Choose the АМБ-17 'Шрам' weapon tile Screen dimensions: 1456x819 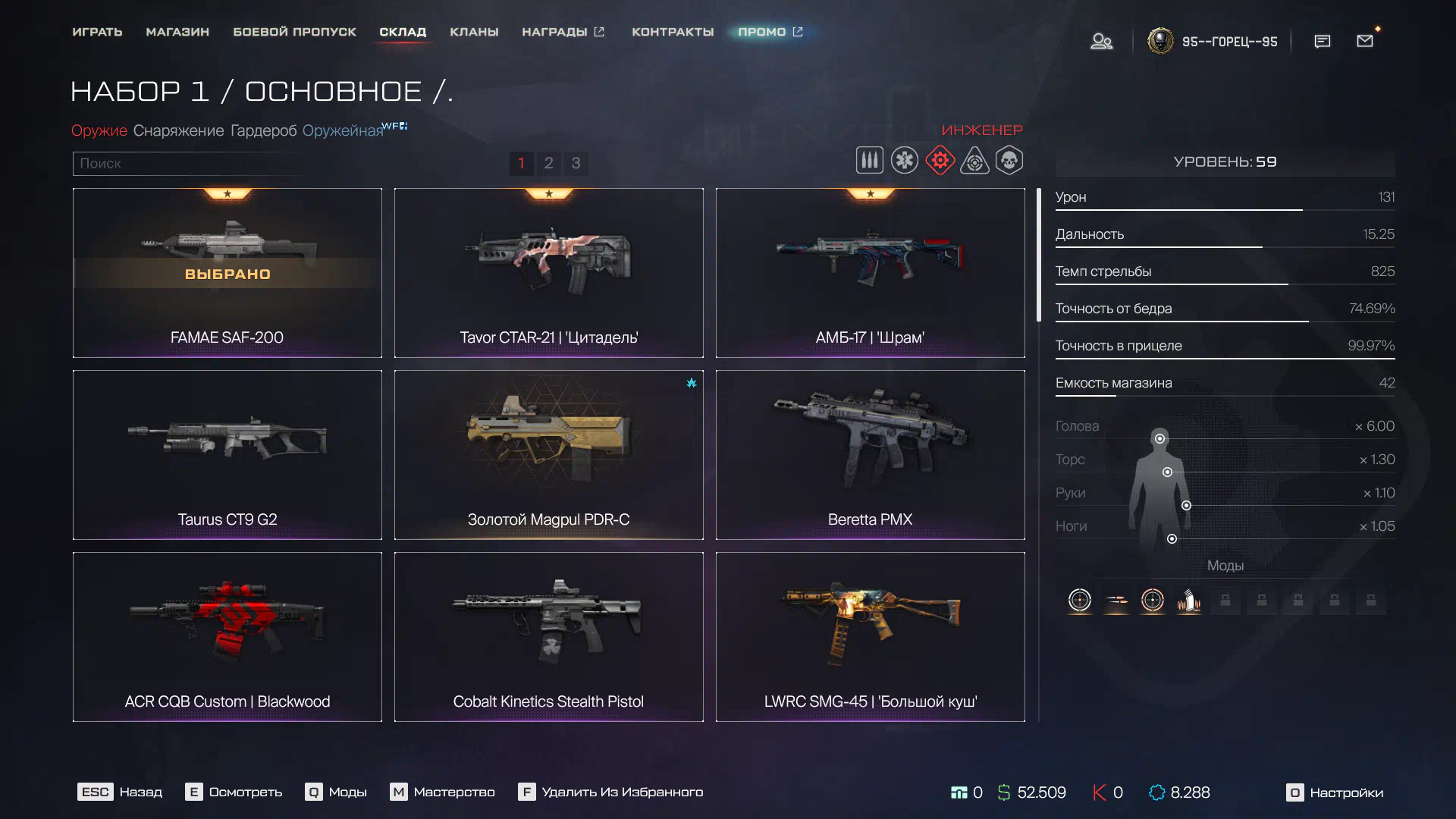(870, 273)
